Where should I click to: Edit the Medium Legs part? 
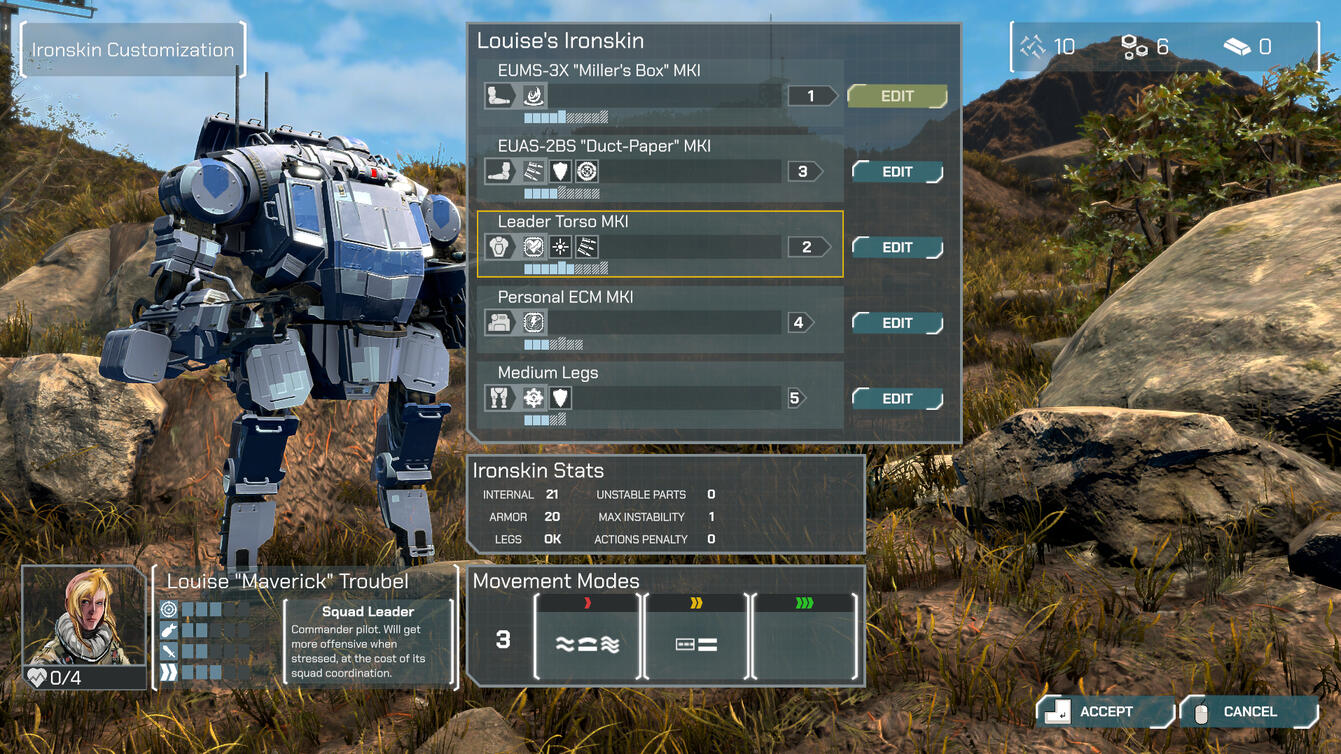pyautogui.click(x=896, y=398)
